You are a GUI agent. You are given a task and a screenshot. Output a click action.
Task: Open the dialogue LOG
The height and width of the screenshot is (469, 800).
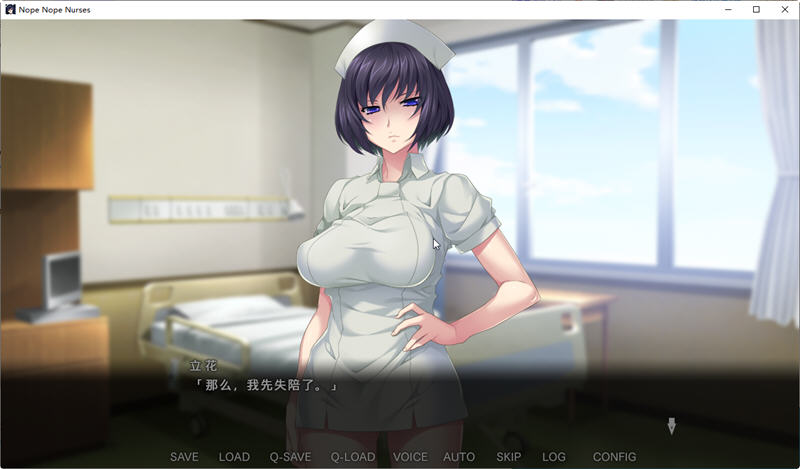pos(554,457)
